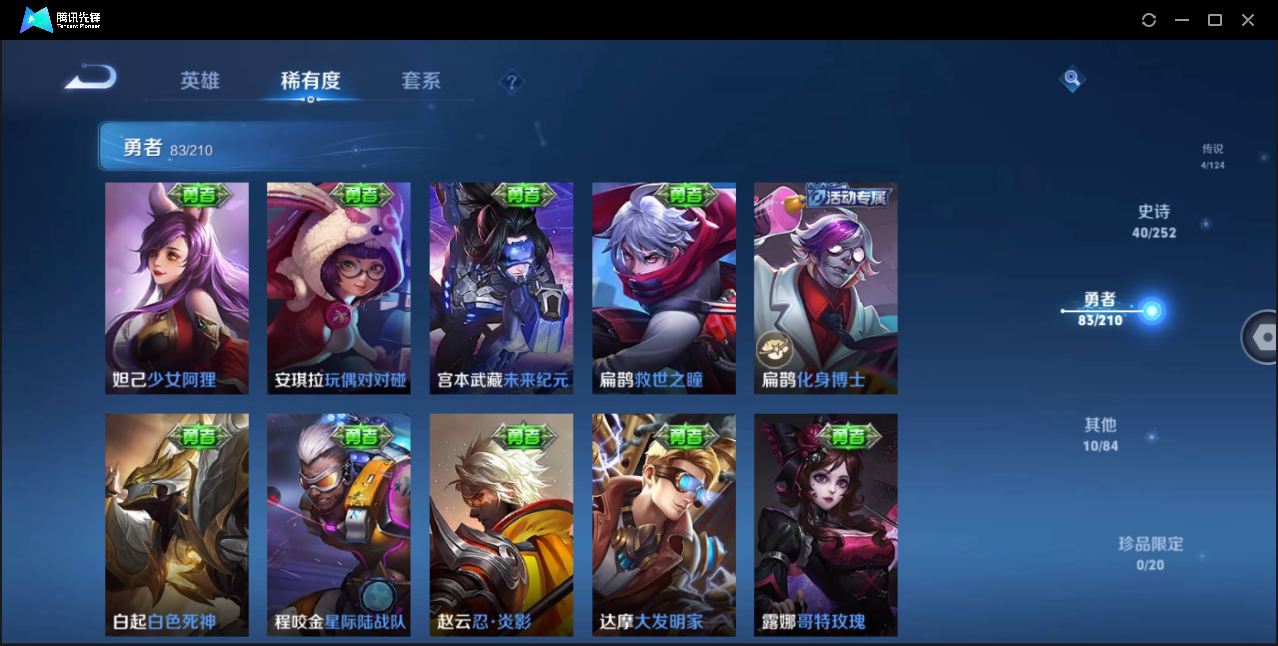Open the 程咬金 星际陆战队 skin card
1278x646 pixels.
coord(339,525)
